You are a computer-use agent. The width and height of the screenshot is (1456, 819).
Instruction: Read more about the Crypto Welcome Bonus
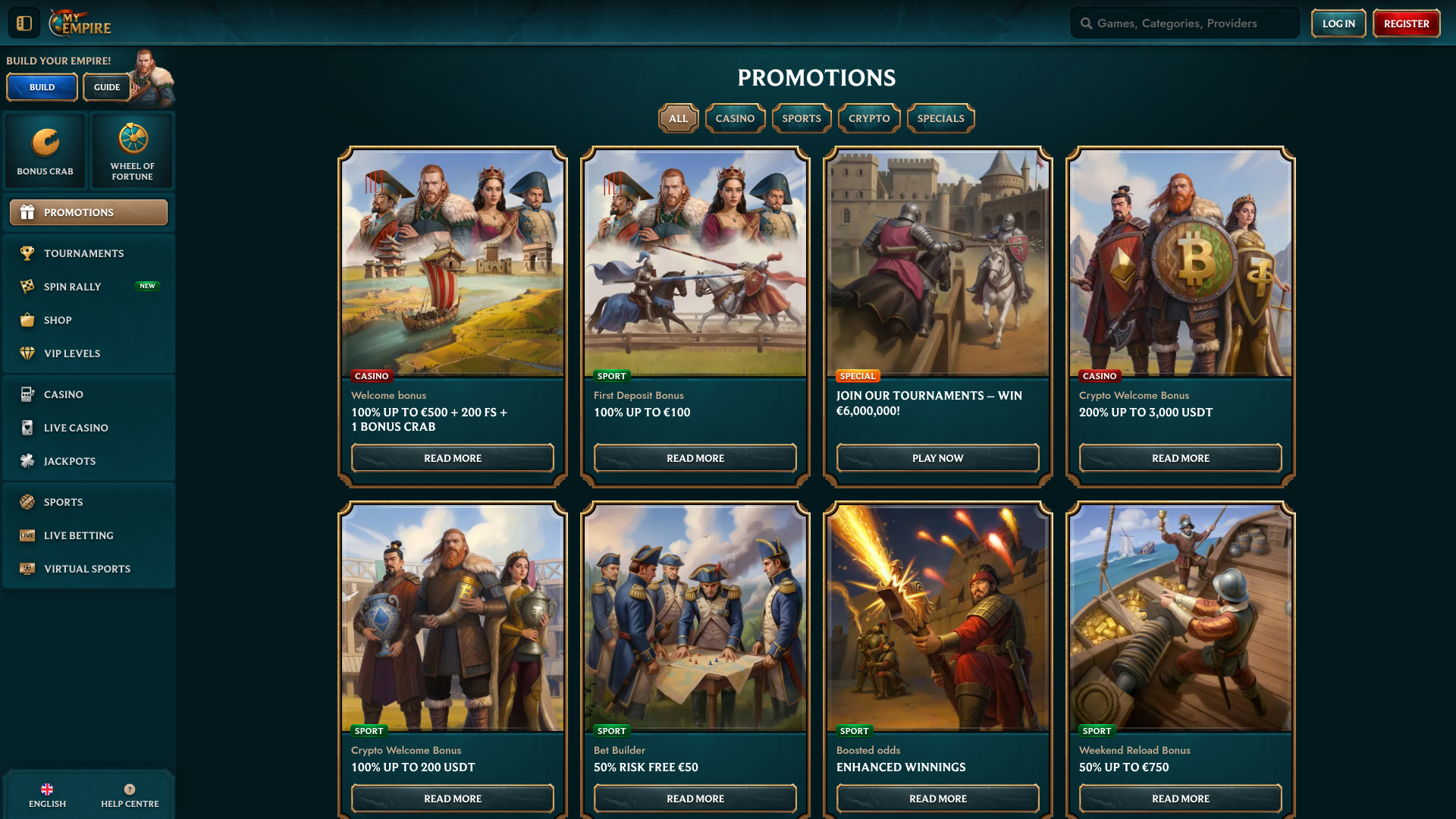(x=1179, y=458)
